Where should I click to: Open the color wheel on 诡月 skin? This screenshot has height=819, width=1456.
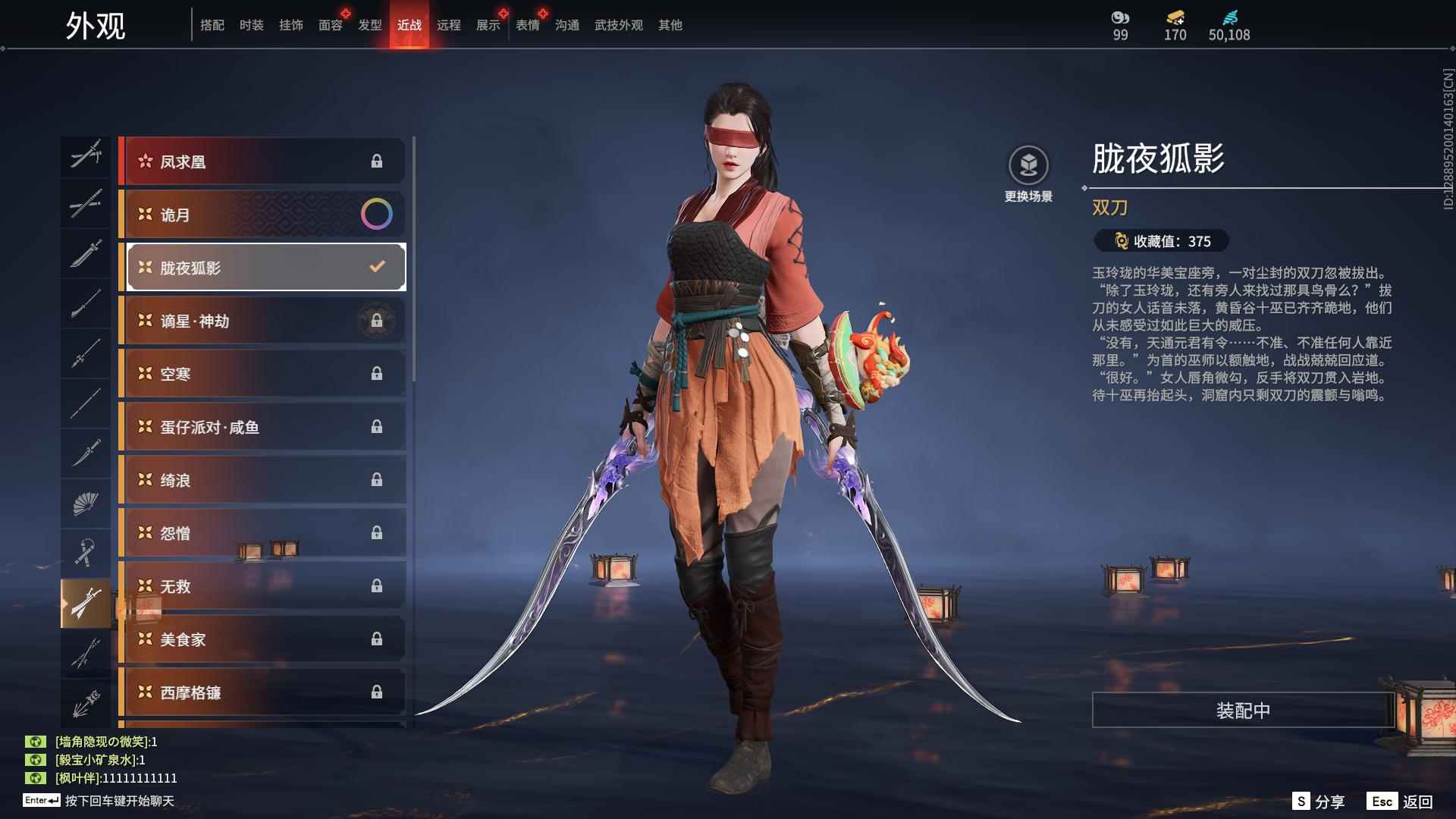tap(377, 215)
